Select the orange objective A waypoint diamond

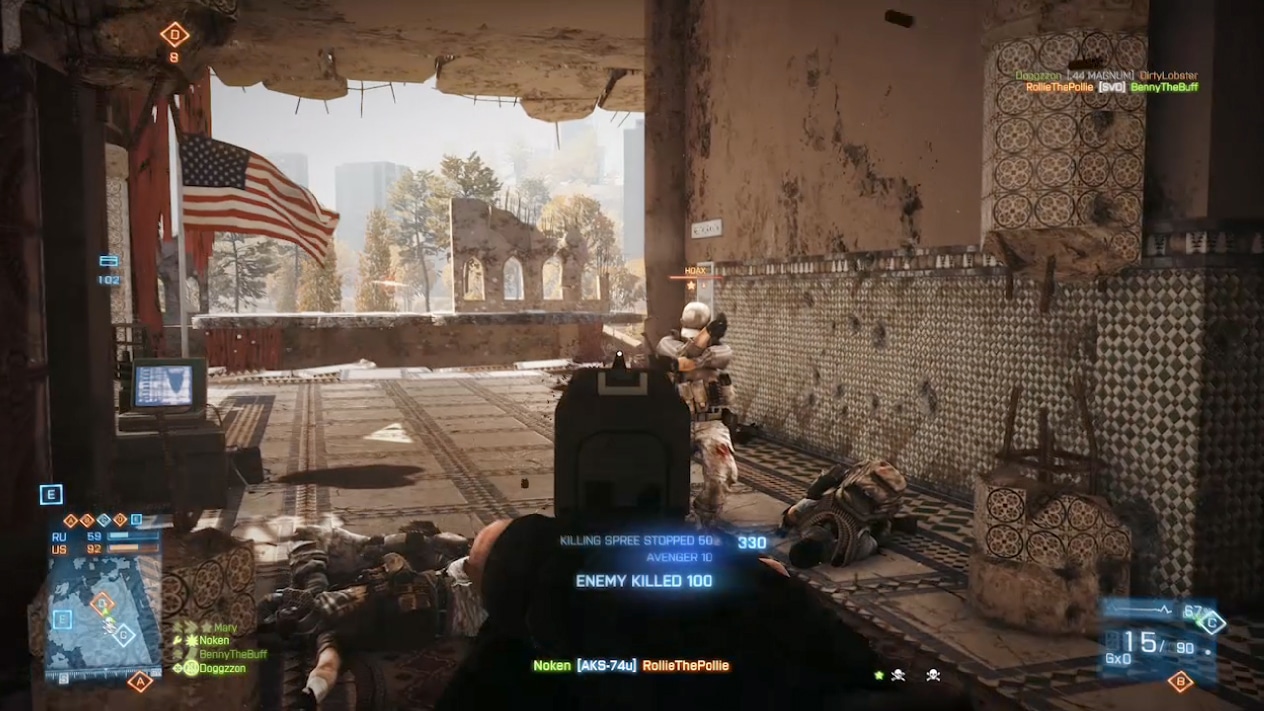139,682
